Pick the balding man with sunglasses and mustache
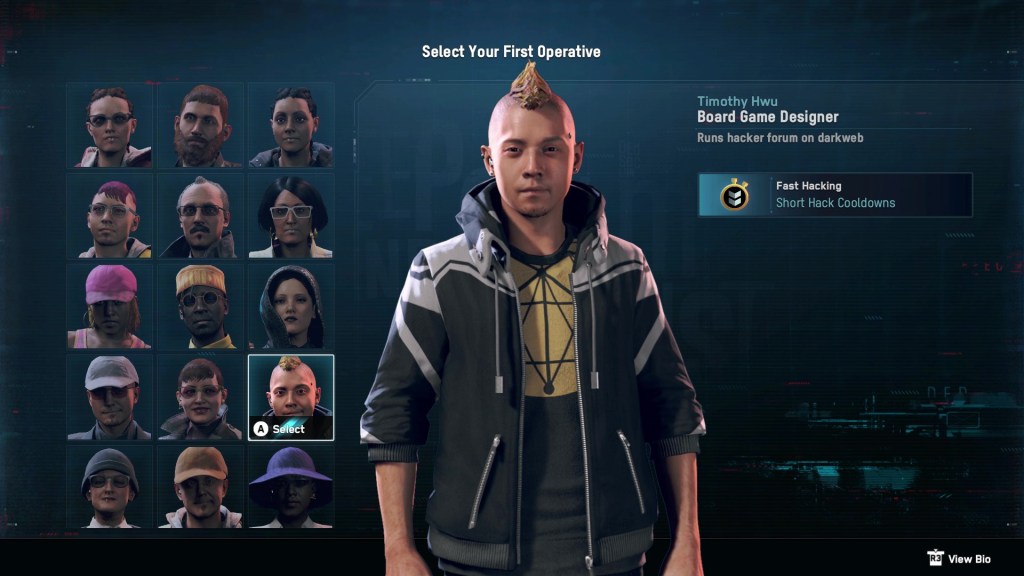1024x576 pixels. point(200,216)
